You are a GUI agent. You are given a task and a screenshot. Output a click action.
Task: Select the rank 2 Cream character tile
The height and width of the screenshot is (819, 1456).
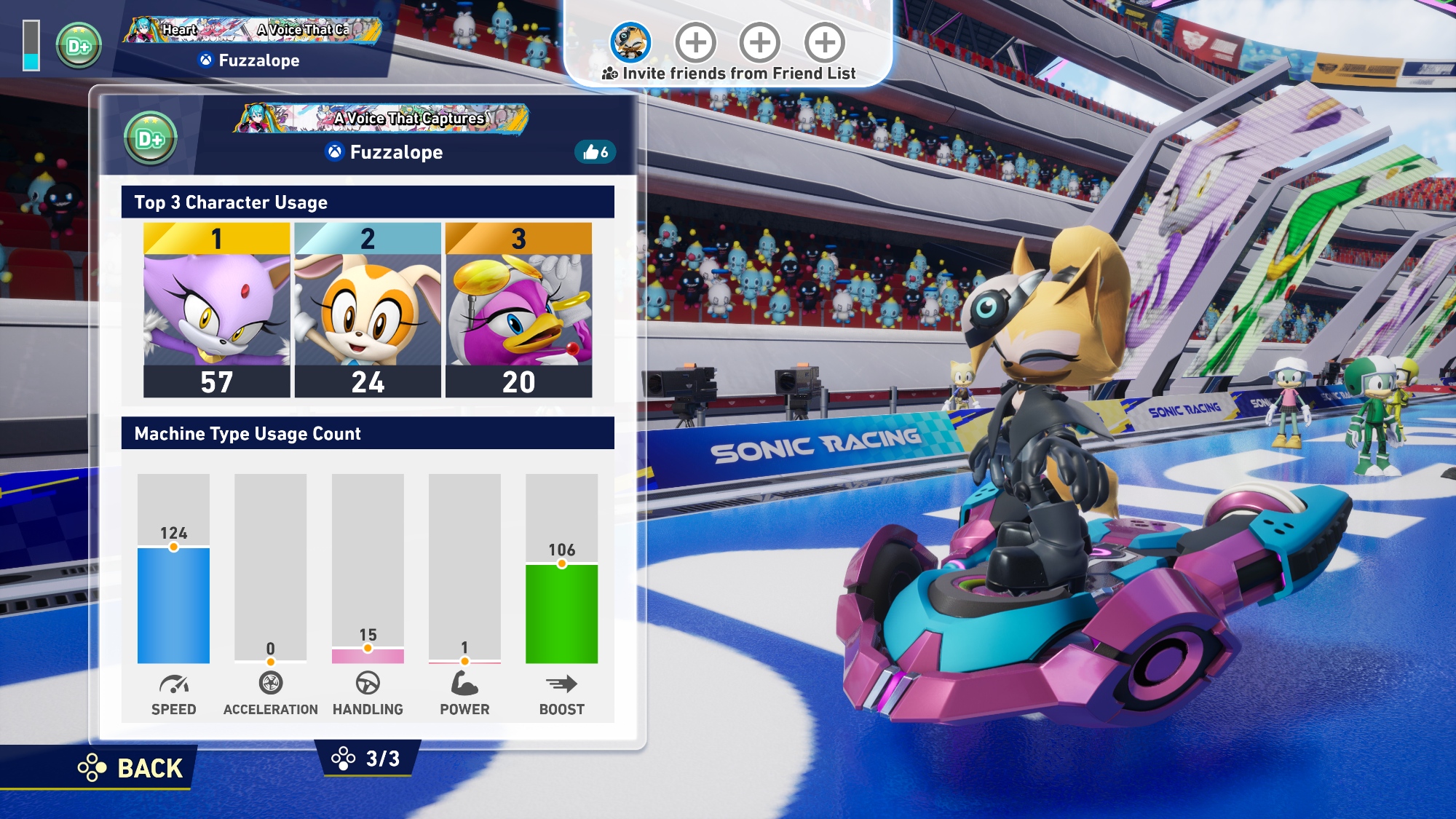coord(368,310)
